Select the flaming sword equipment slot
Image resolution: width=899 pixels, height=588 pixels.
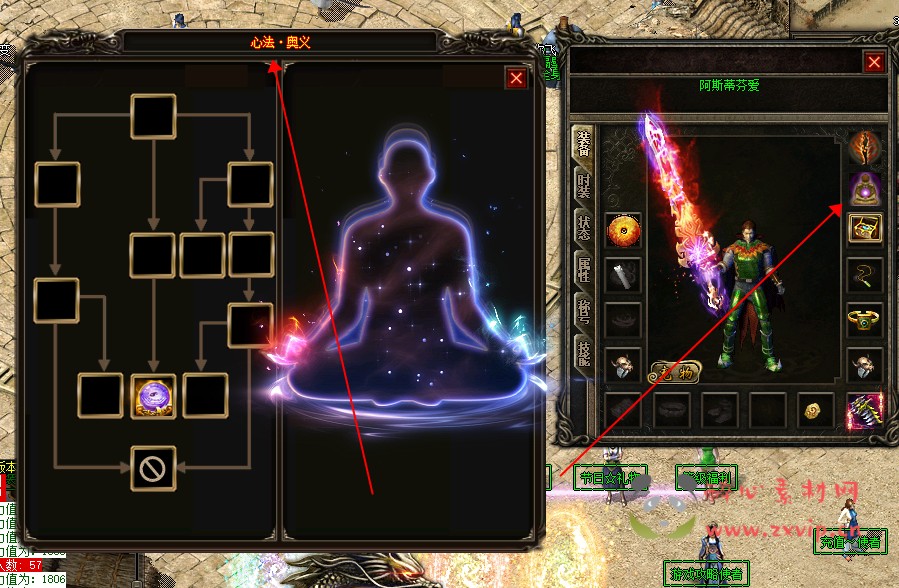864,147
